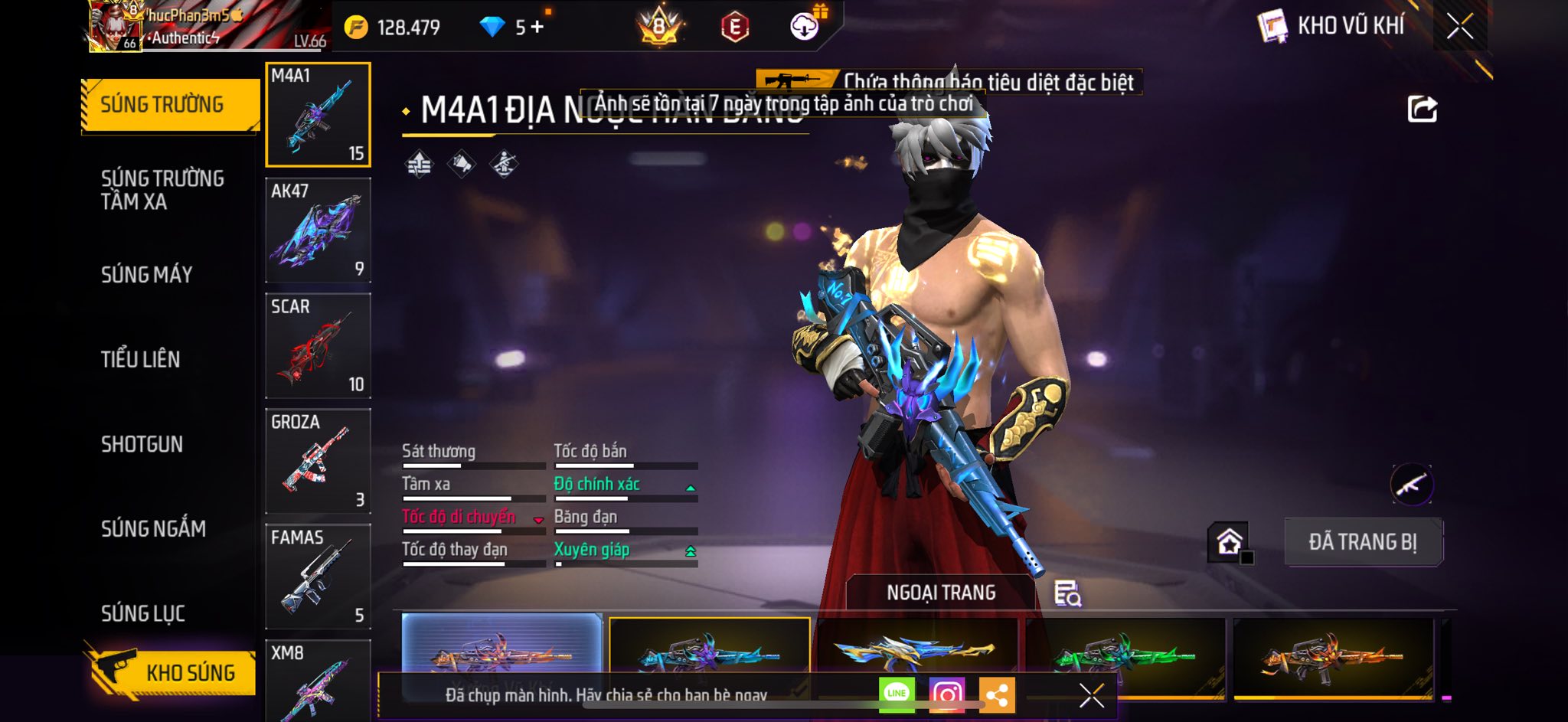Select the GROZA weapon tile
This screenshot has height=722, width=1568.
coord(318,462)
